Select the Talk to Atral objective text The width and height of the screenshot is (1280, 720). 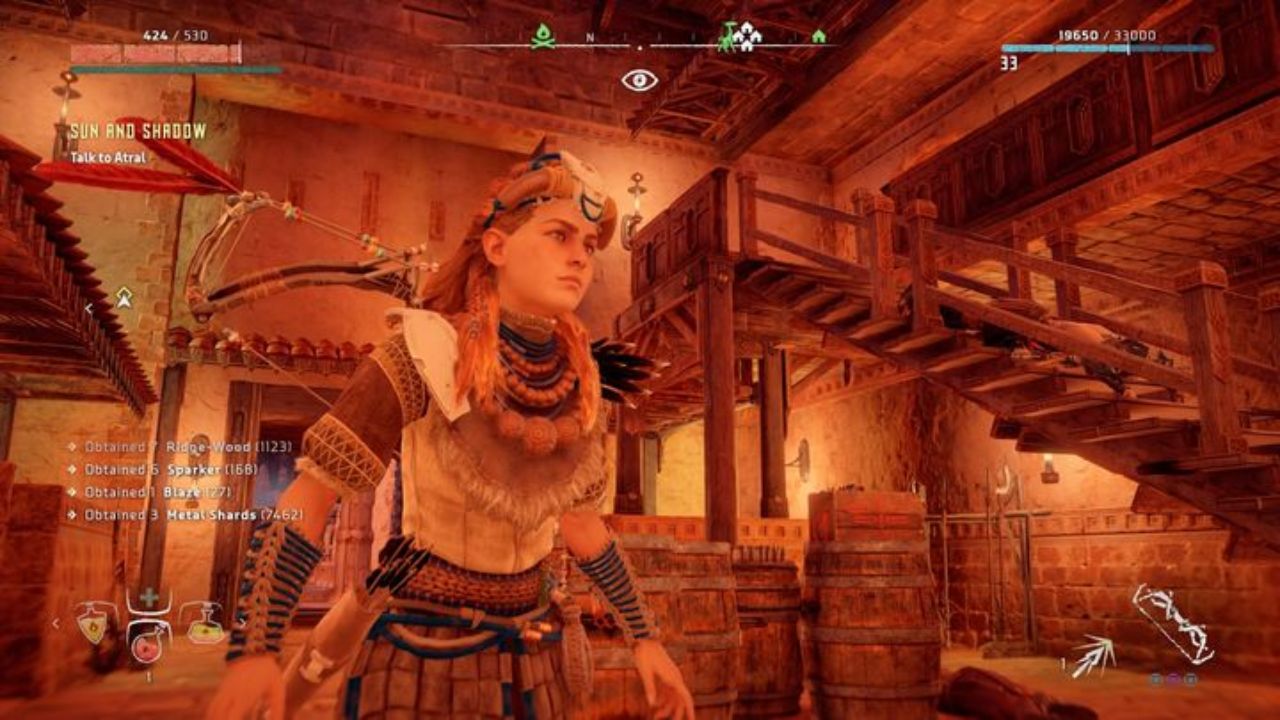[108, 158]
